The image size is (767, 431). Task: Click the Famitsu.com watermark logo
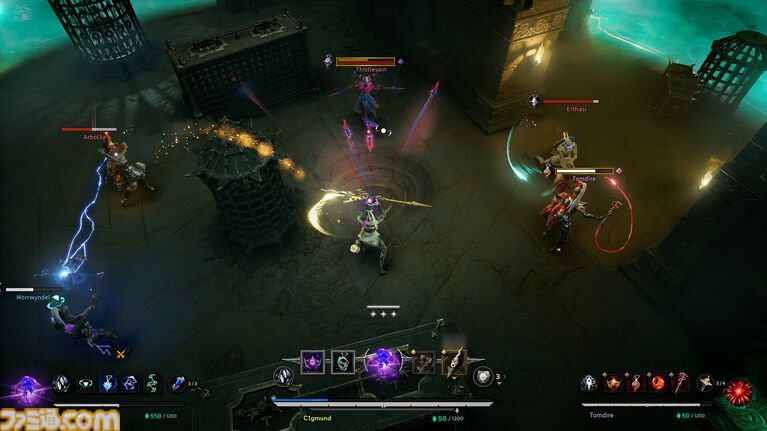pyautogui.click(x=60, y=418)
